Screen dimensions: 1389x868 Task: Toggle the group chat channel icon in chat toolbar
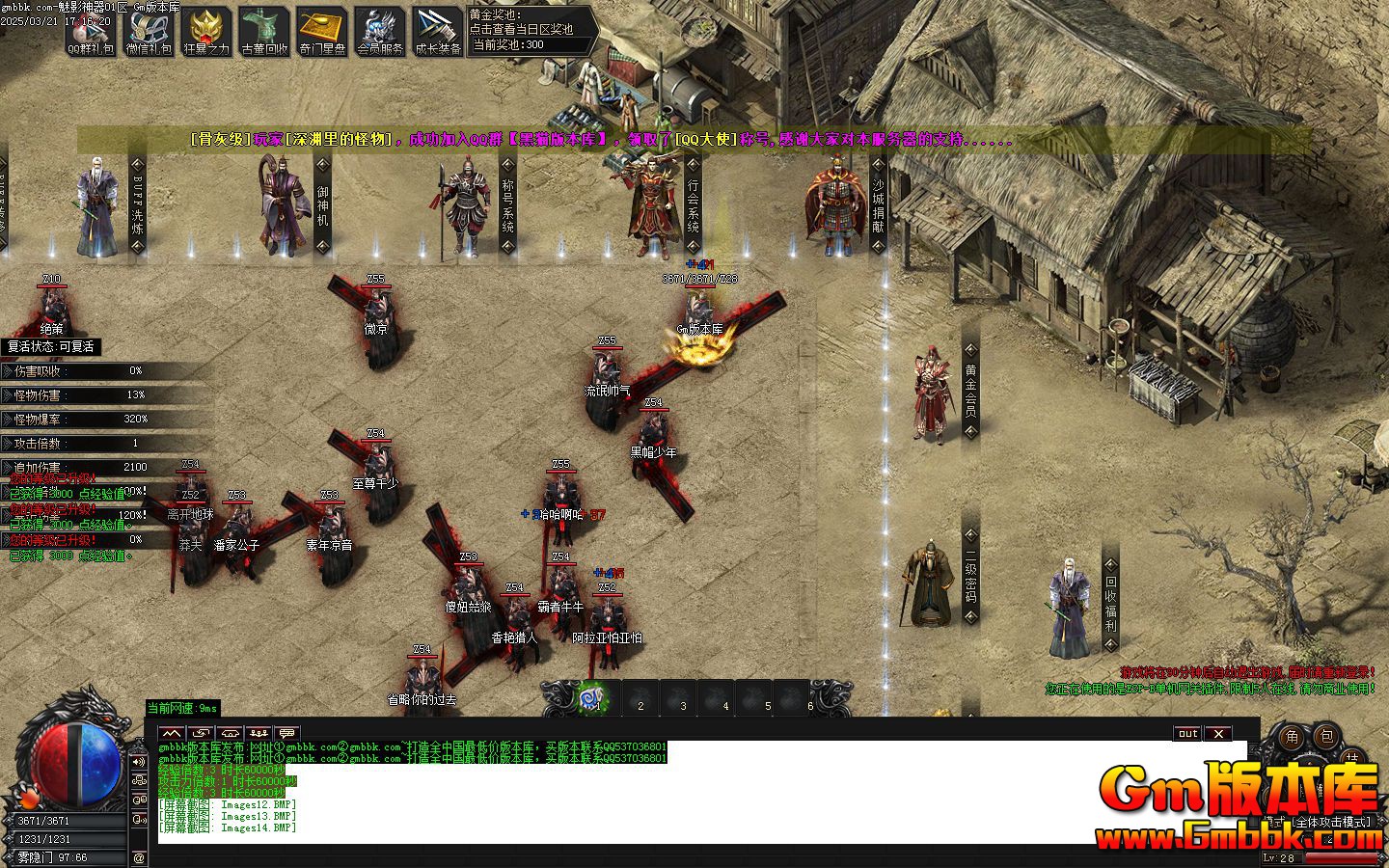(x=259, y=733)
